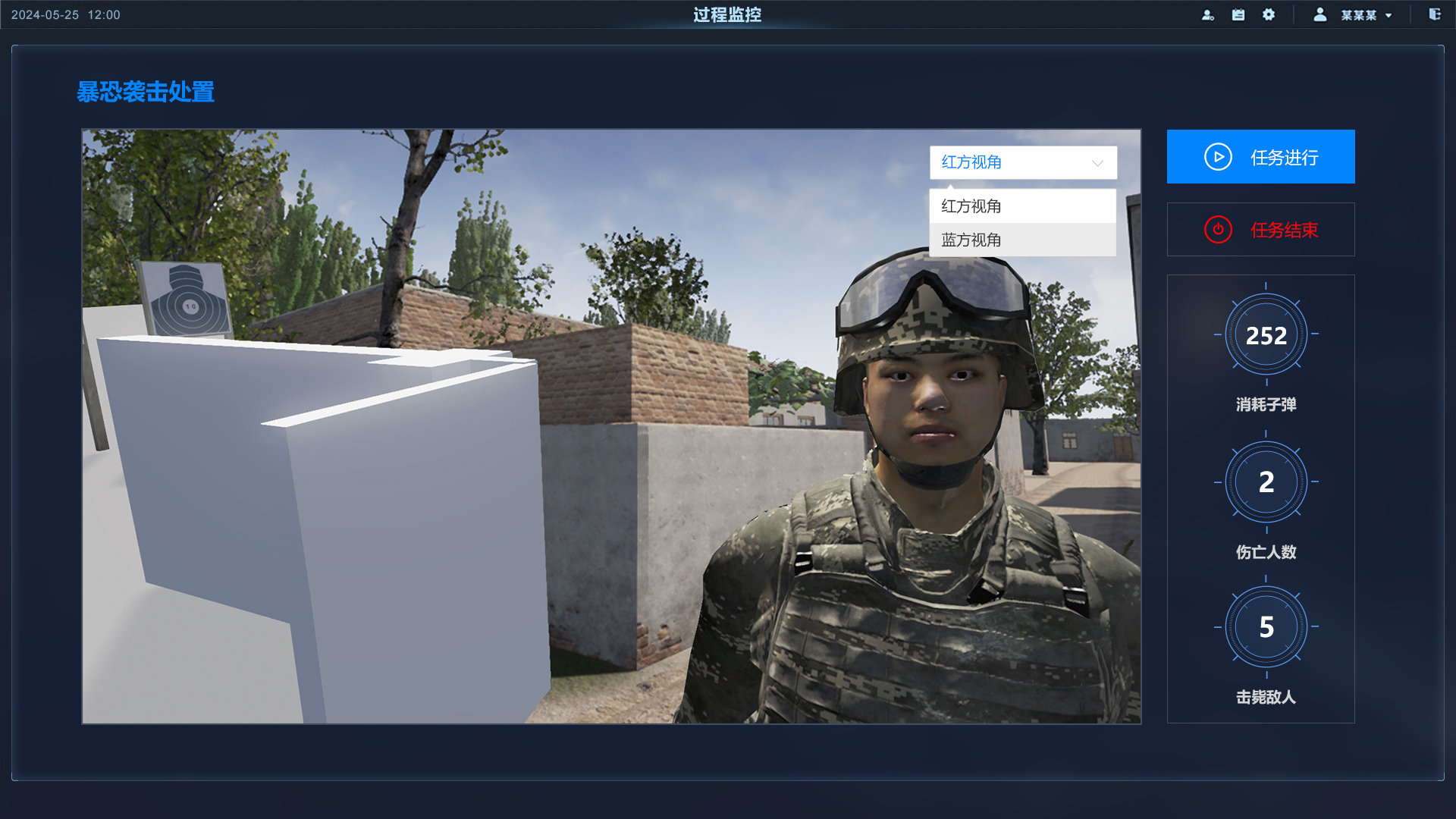Image resolution: width=1456 pixels, height=819 pixels.
Task: Click the exit door logout icon
Action: pos(1435,14)
